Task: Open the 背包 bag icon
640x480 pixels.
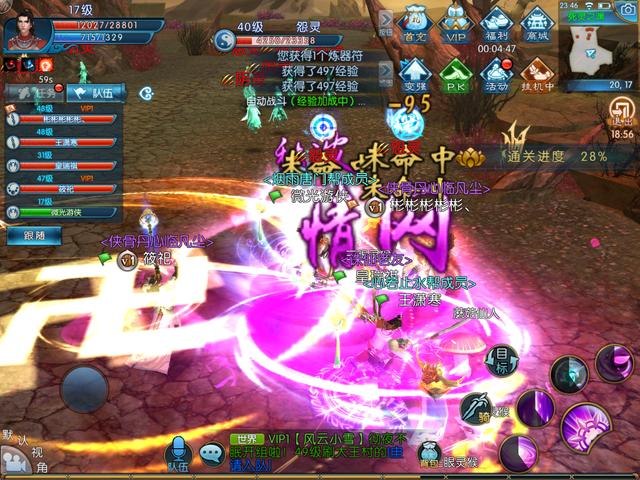Action: pos(429,453)
